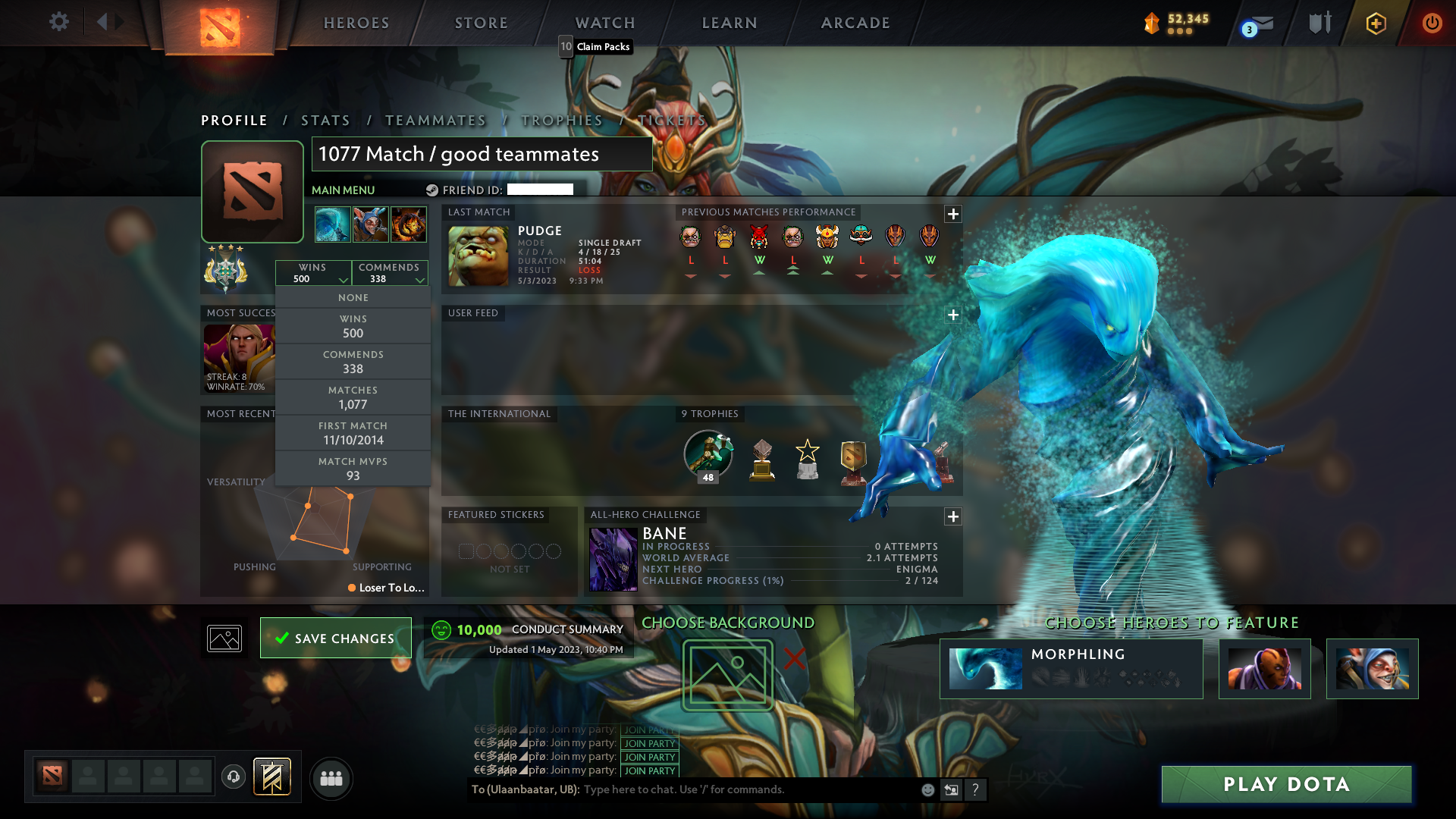
Task: Click the Battle Pass banner icon
Action: coord(273,777)
